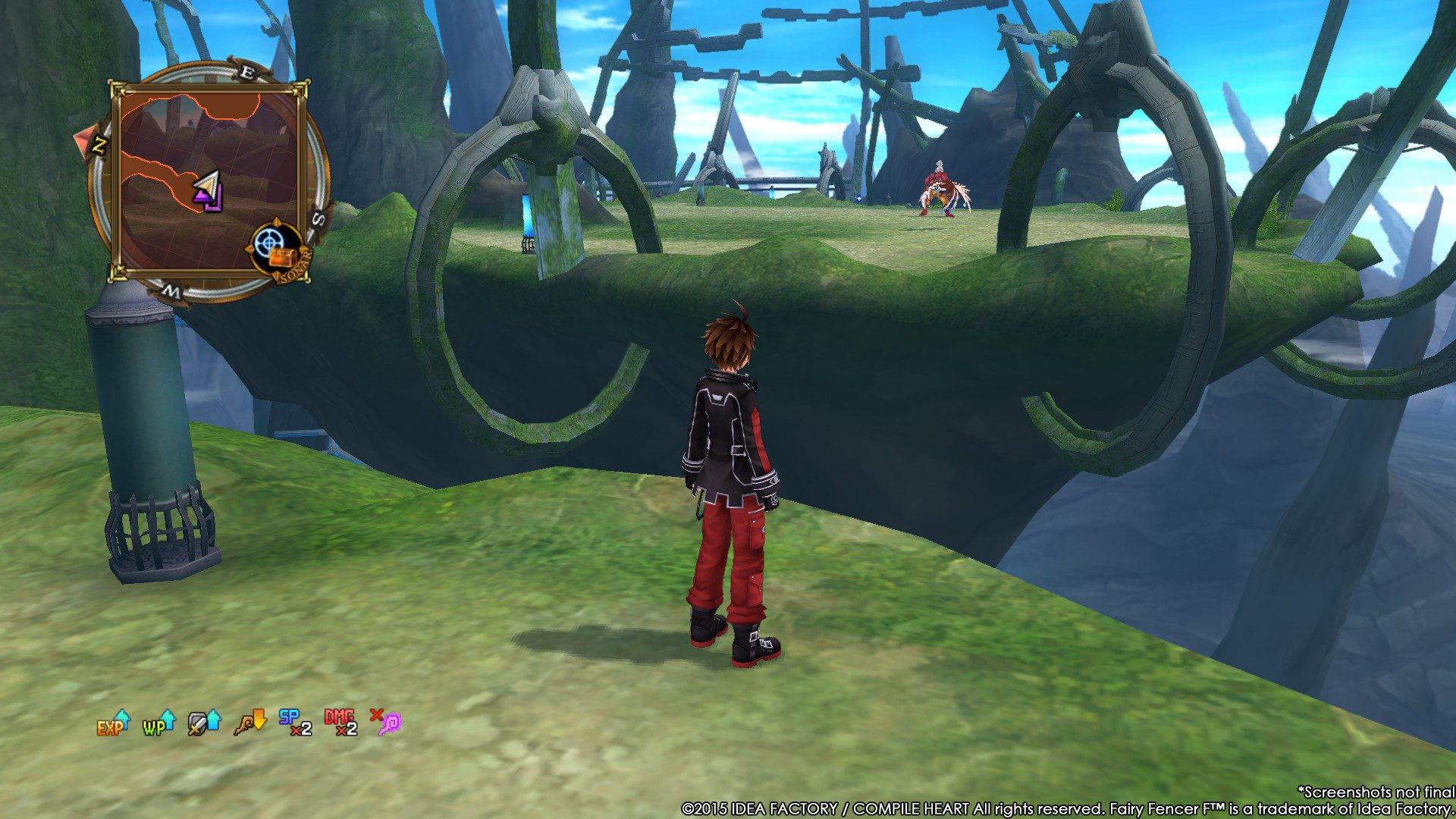Click the orange triangle pointer beside the minimap
Viewport: 1456px width, 819px height.
click(83, 139)
